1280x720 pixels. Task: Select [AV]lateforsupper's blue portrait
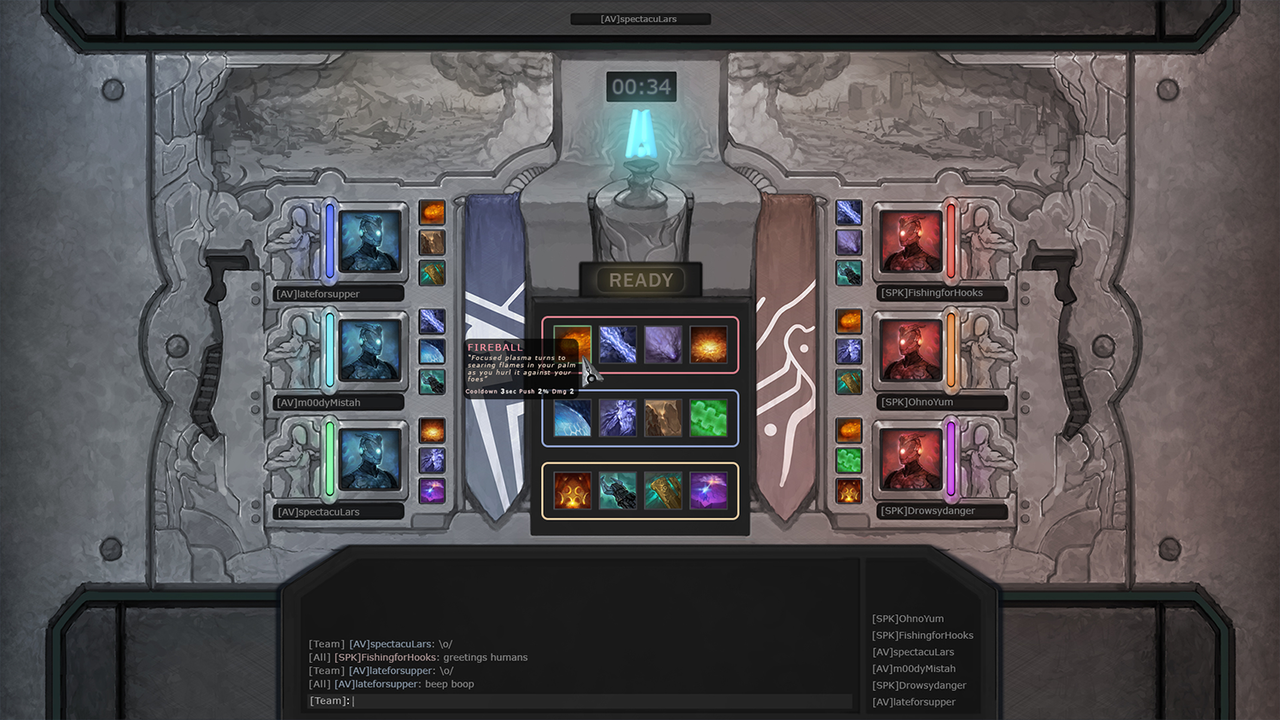point(369,242)
